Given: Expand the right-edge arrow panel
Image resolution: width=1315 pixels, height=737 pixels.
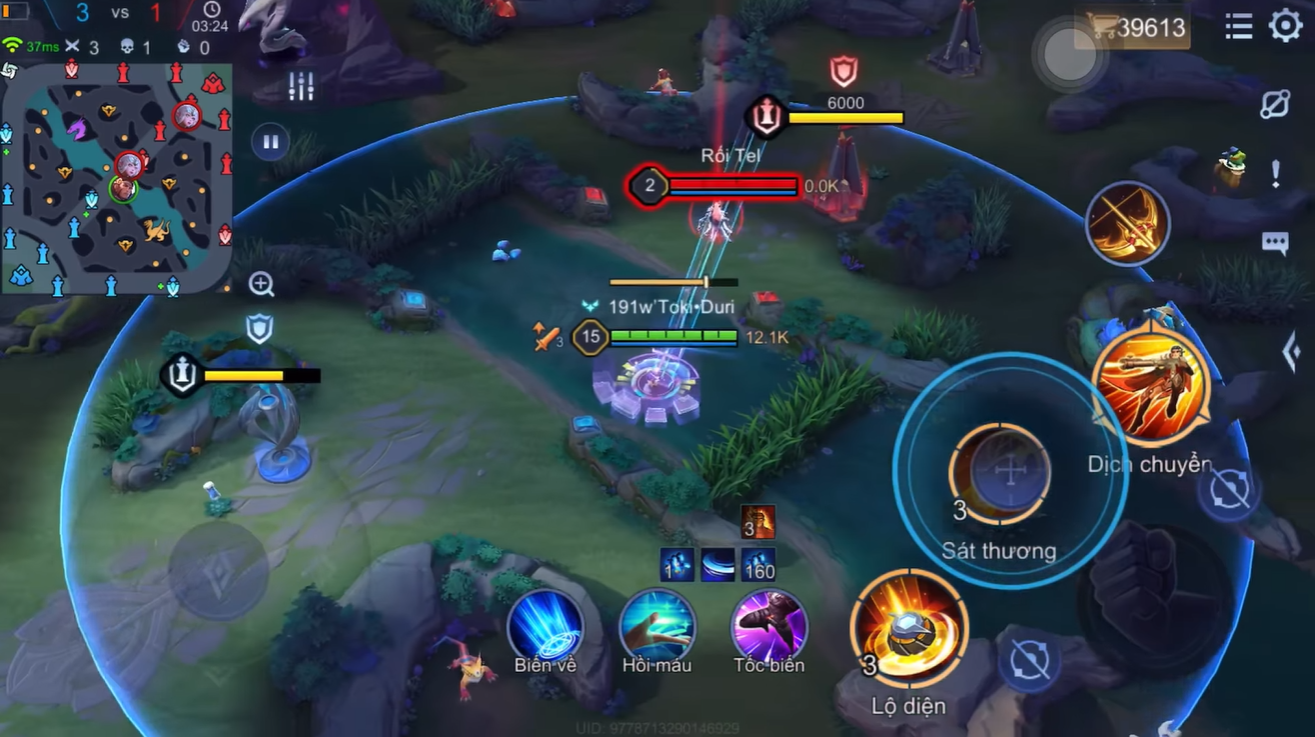Looking at the screenshot, I should [1291, 351].
